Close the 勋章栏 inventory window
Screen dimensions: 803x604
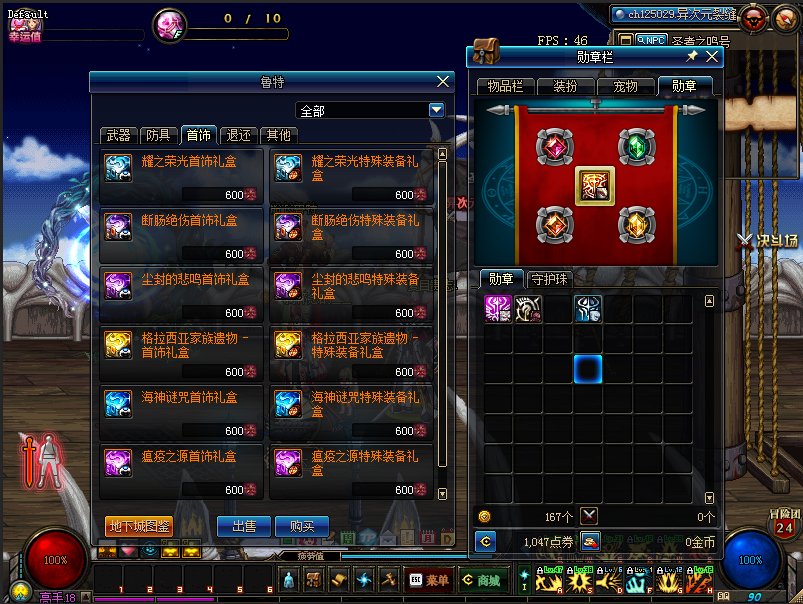(712, 57)
